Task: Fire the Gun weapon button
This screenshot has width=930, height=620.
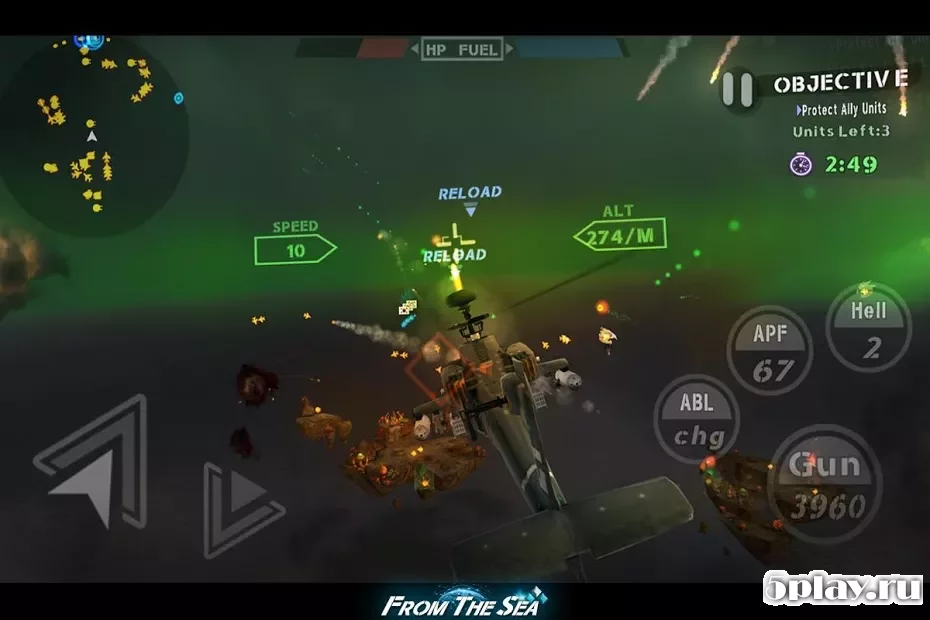Action: (x=825, y=485)
